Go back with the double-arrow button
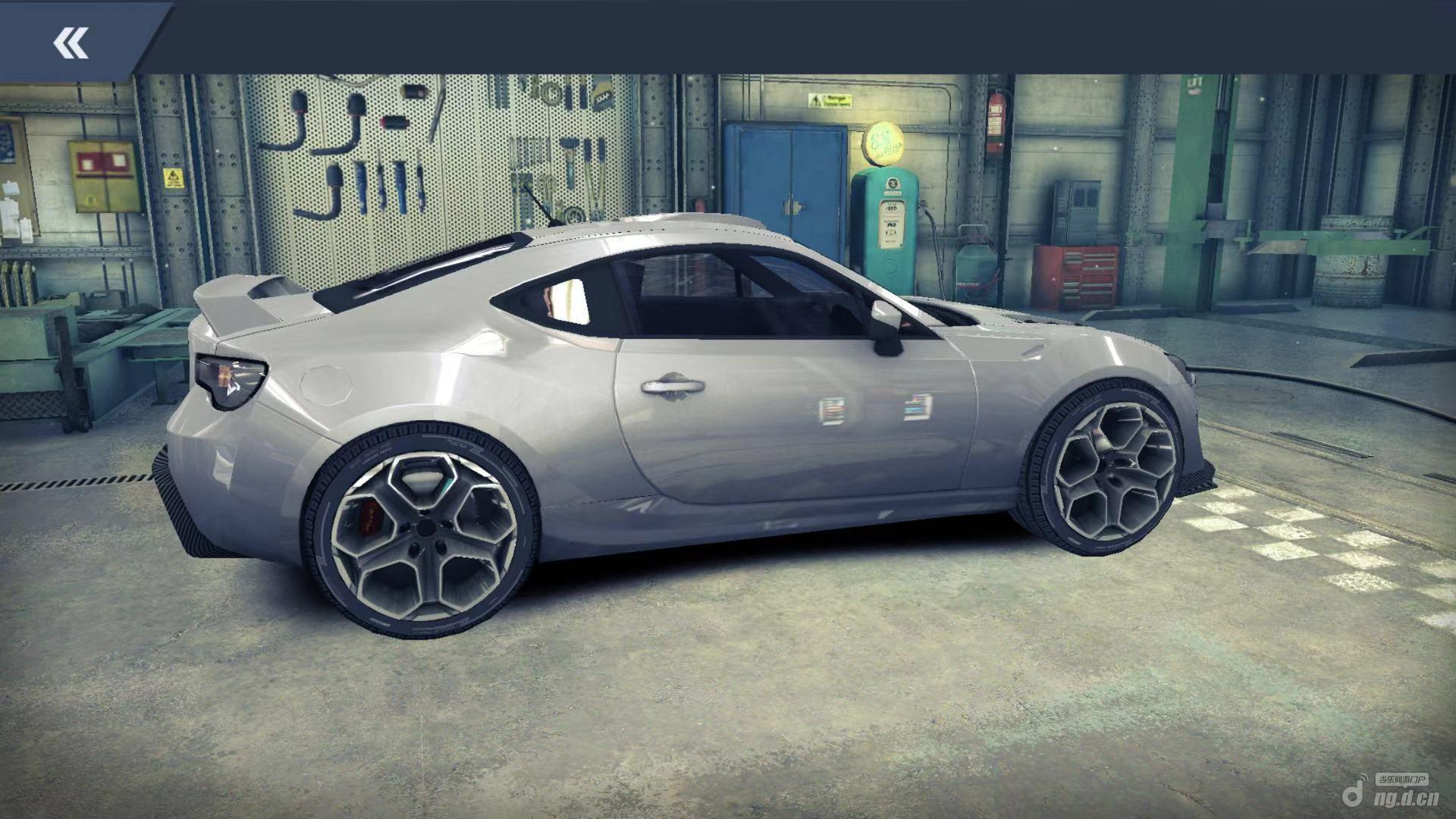This screenshot has width=1456, height=819. 71,42
